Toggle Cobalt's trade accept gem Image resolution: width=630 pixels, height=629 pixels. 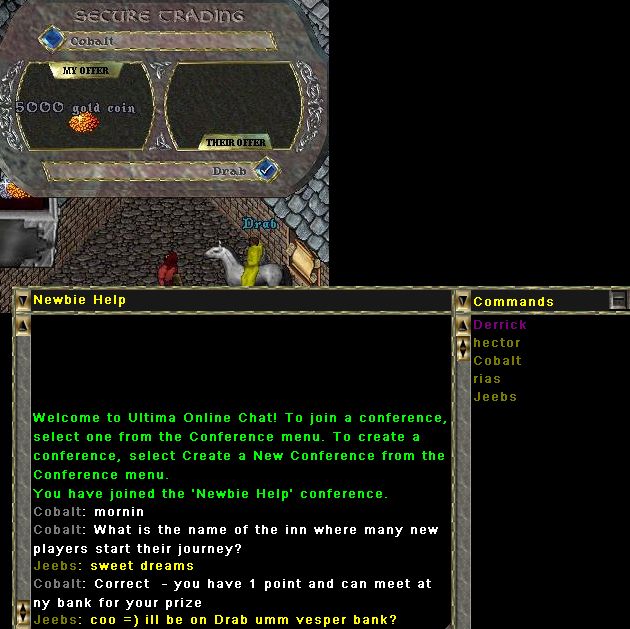tap(52, 39)
